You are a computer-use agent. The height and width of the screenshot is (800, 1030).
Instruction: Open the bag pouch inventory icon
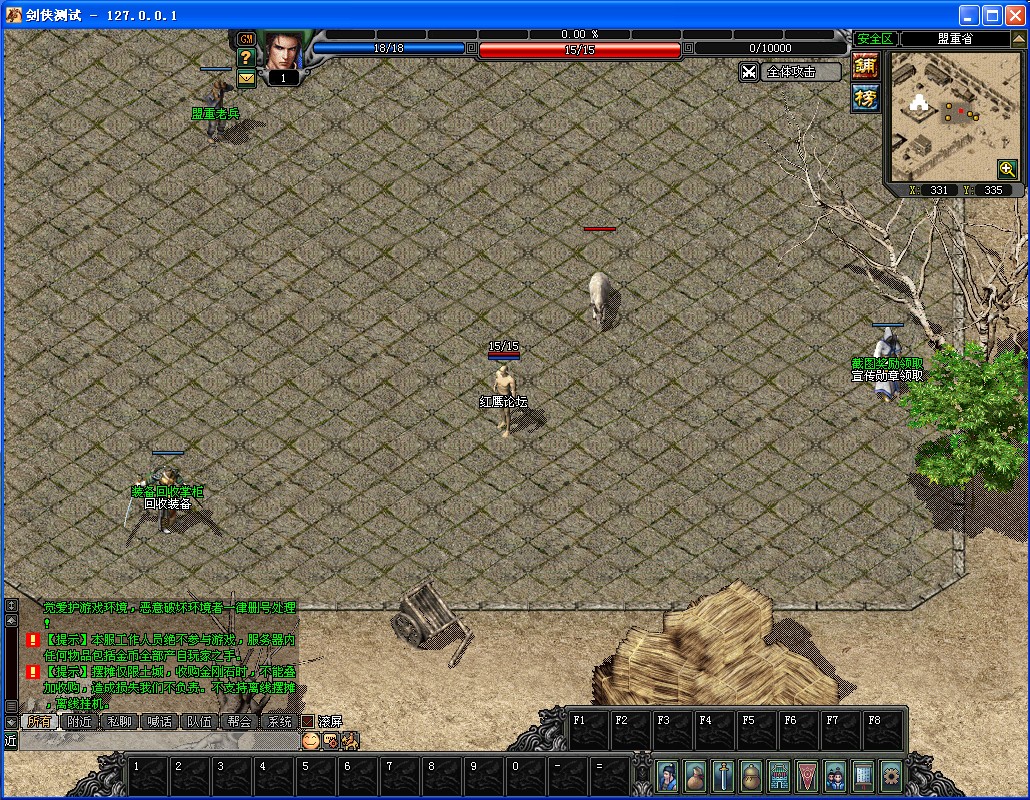point(695,775)
